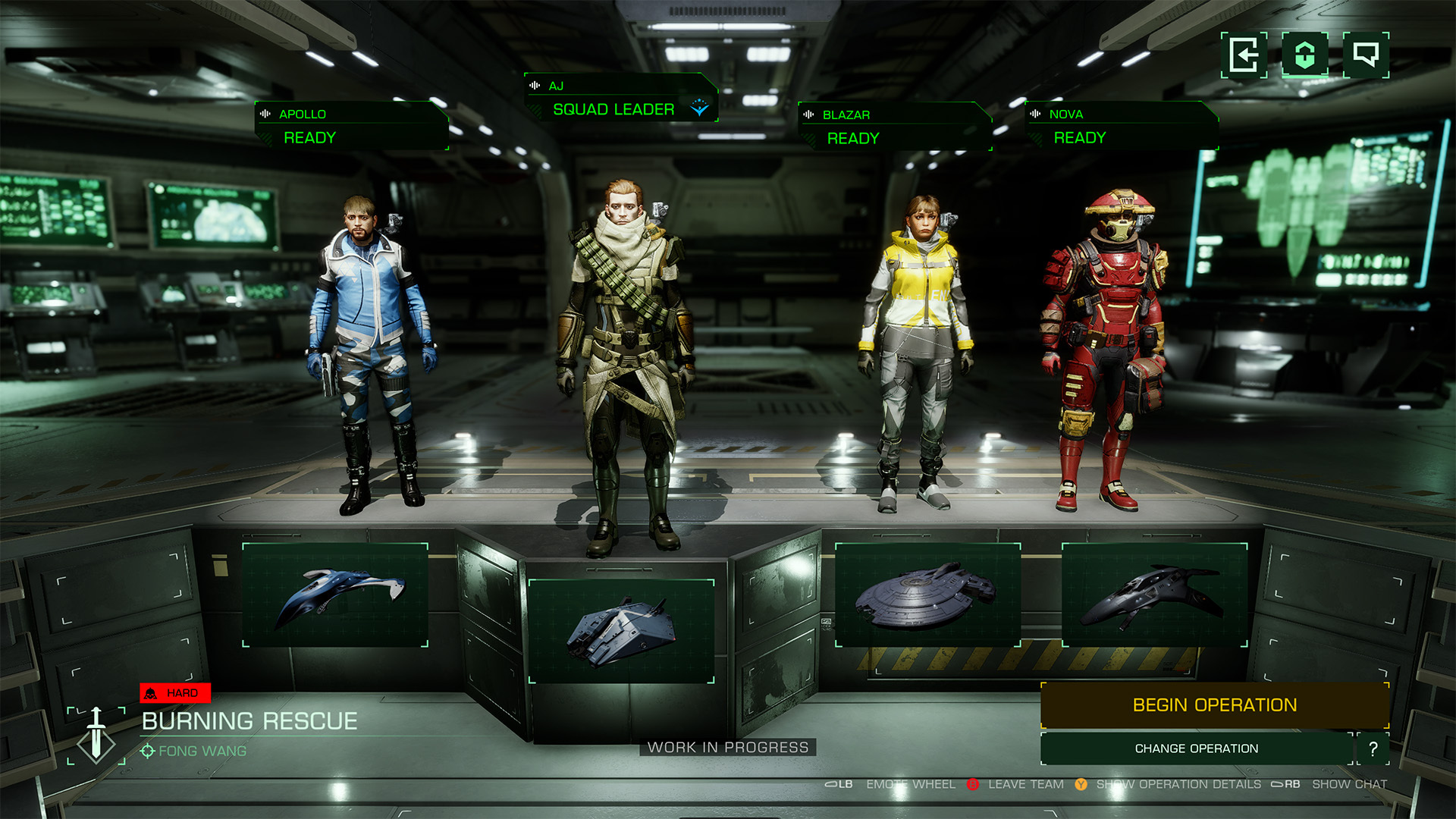Image resolution: width=1456 pixels, height=819 pixels.
Task: Open the Change Operation menu
Action: click(1196, 748)
